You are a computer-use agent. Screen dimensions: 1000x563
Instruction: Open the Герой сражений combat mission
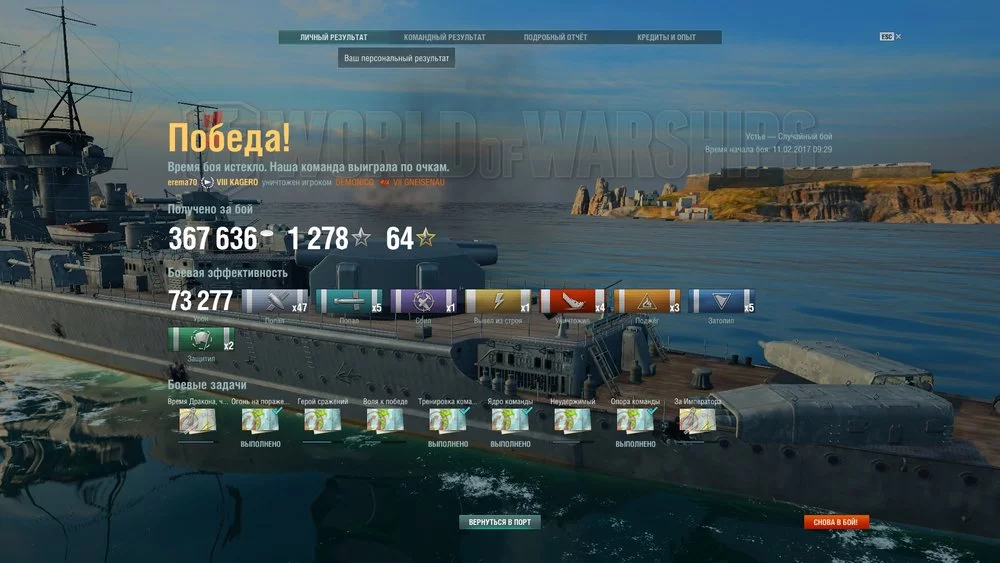[x=322, y=421]
